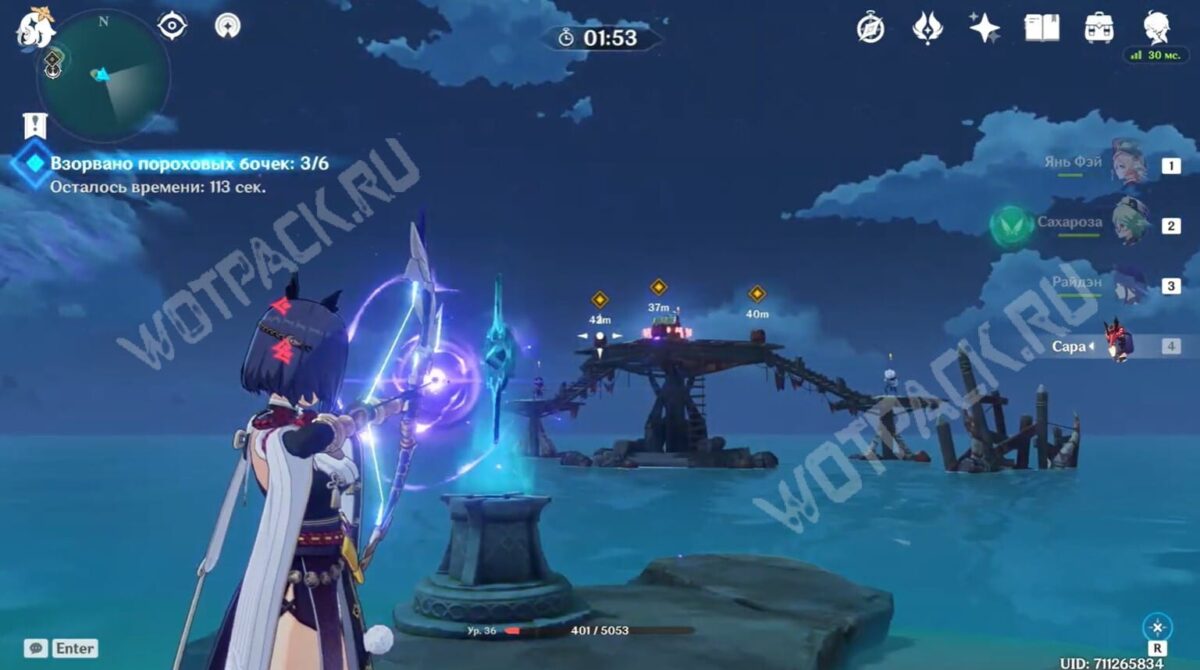The image size is (1200, 670).
Task: Open the four-pointed star Wish icon
Action: tap(985, 28)
